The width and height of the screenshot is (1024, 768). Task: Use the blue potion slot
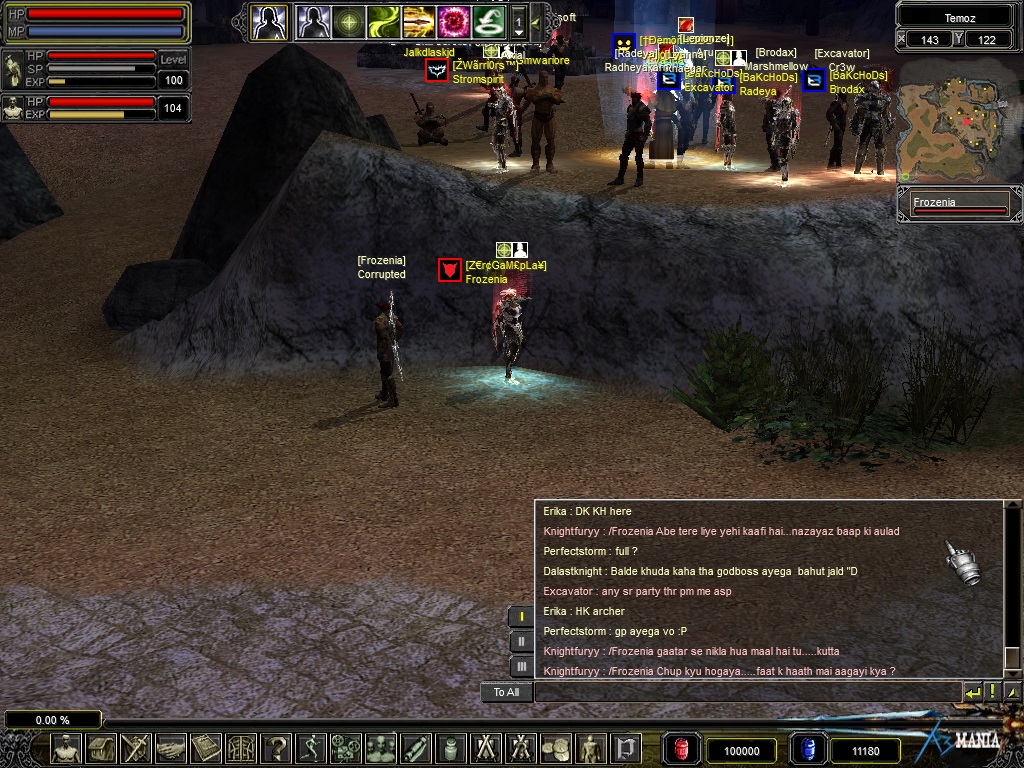tap(806, 749)
